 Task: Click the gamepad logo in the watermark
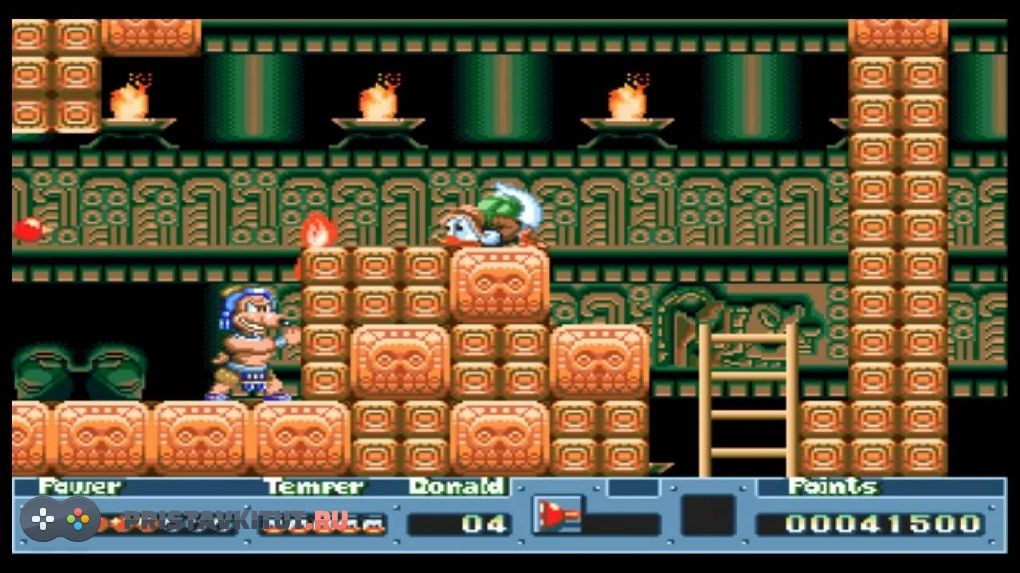[60, 520]
